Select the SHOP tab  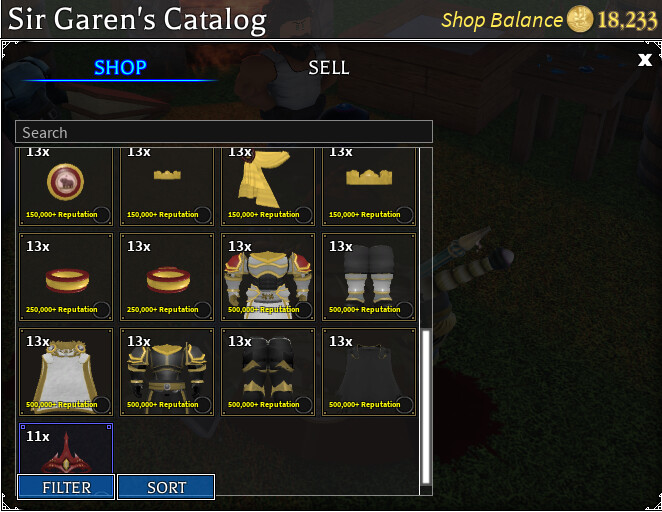coord(120,68)
